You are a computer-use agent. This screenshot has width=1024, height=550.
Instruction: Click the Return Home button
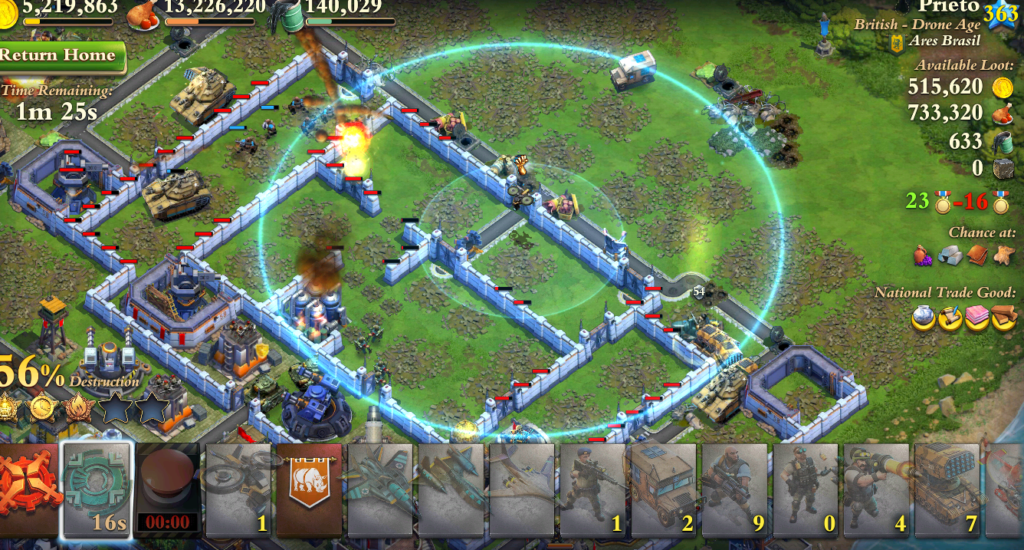[x=62, y=55]
